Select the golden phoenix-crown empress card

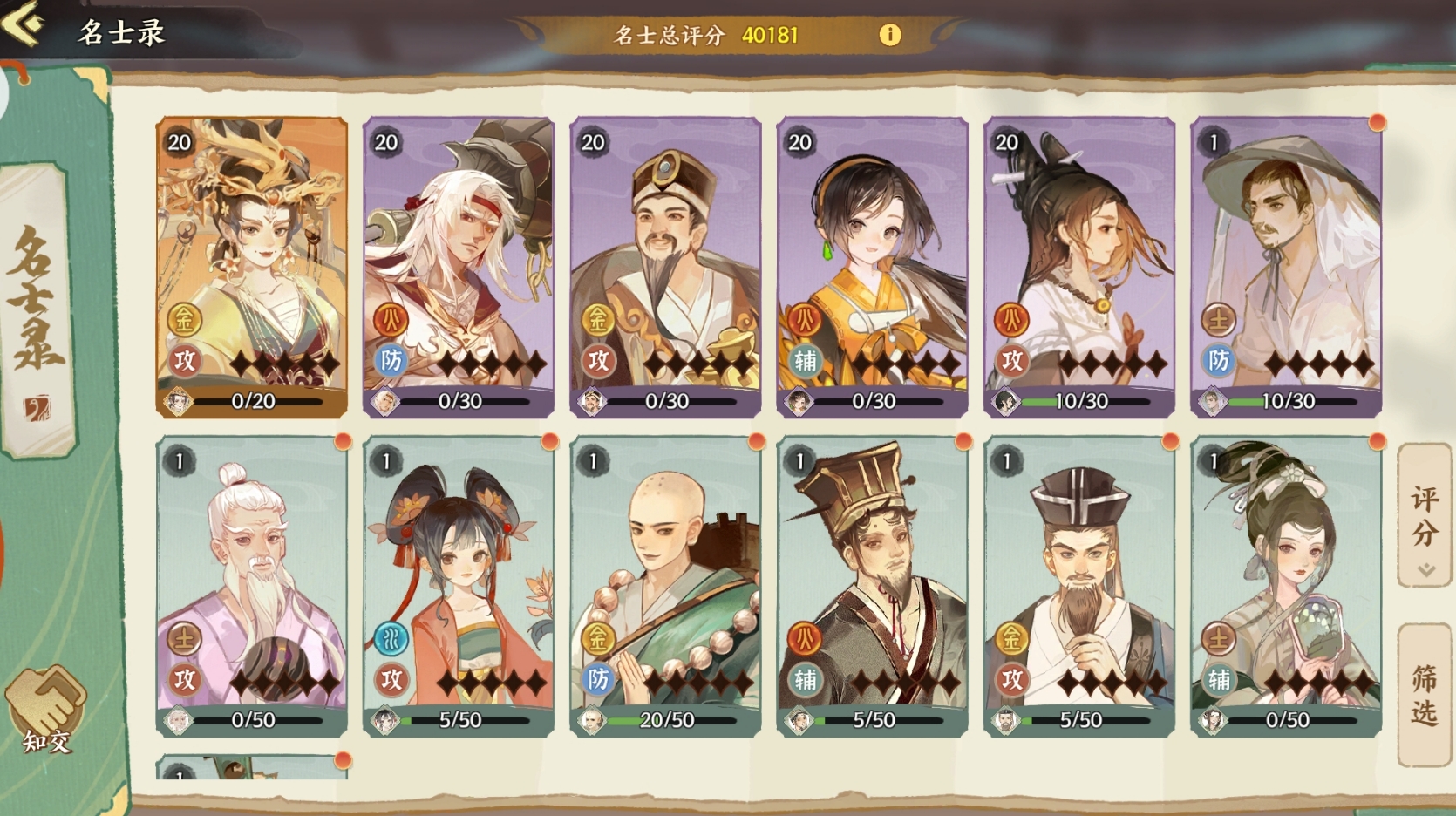[x=252, y=266]
